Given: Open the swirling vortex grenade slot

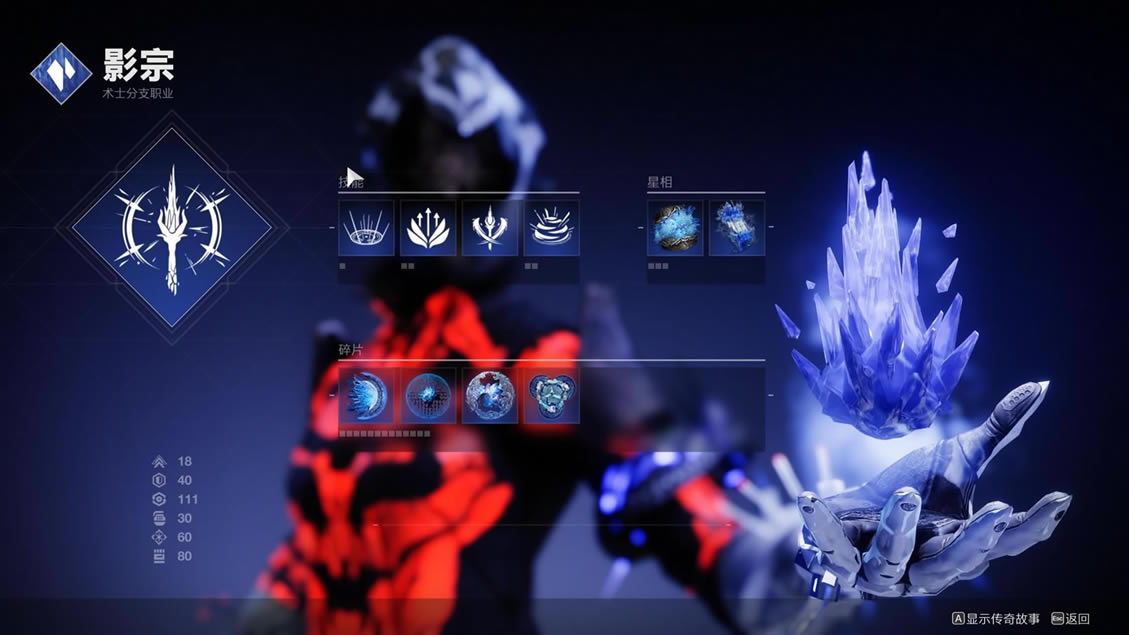Looking at the screenshot, I should pos(551,228).
